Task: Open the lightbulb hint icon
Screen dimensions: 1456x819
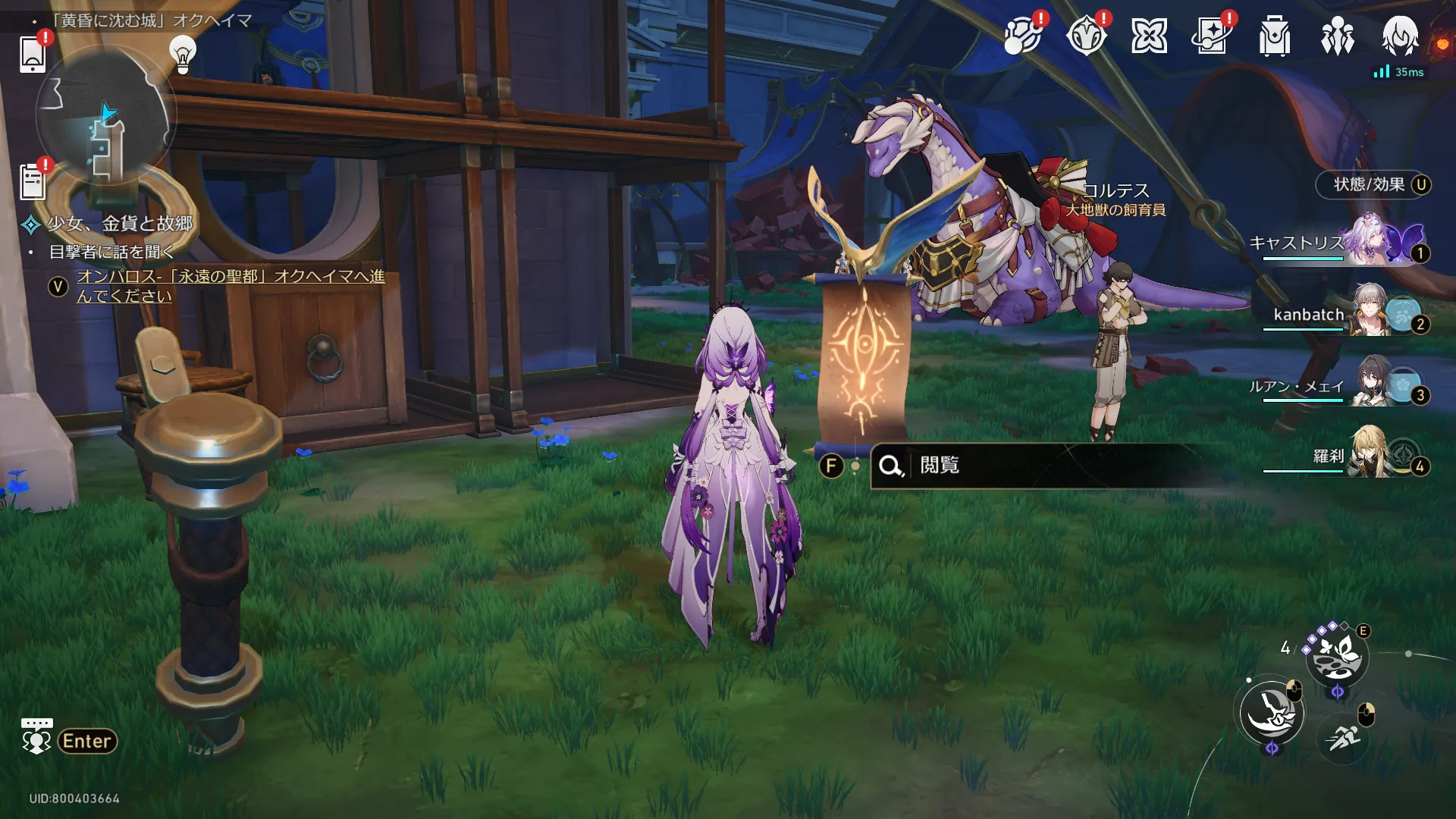Action: pyautogui.click(x=182, y=54)
